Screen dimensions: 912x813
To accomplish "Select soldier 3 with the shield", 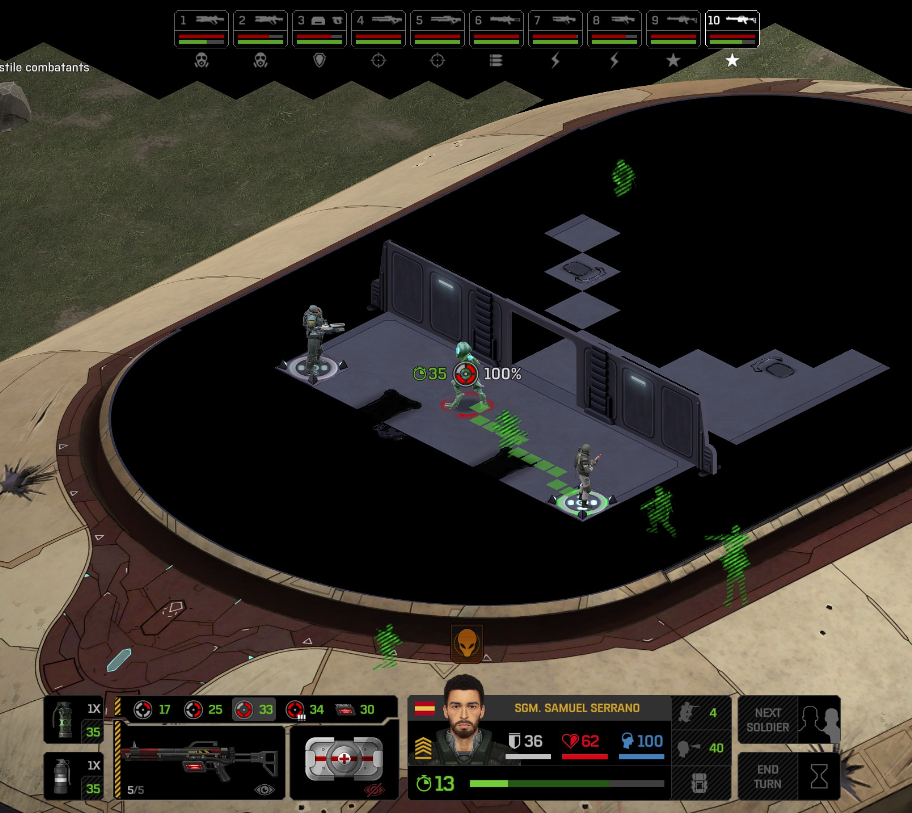I will click(x=320, y=29).
